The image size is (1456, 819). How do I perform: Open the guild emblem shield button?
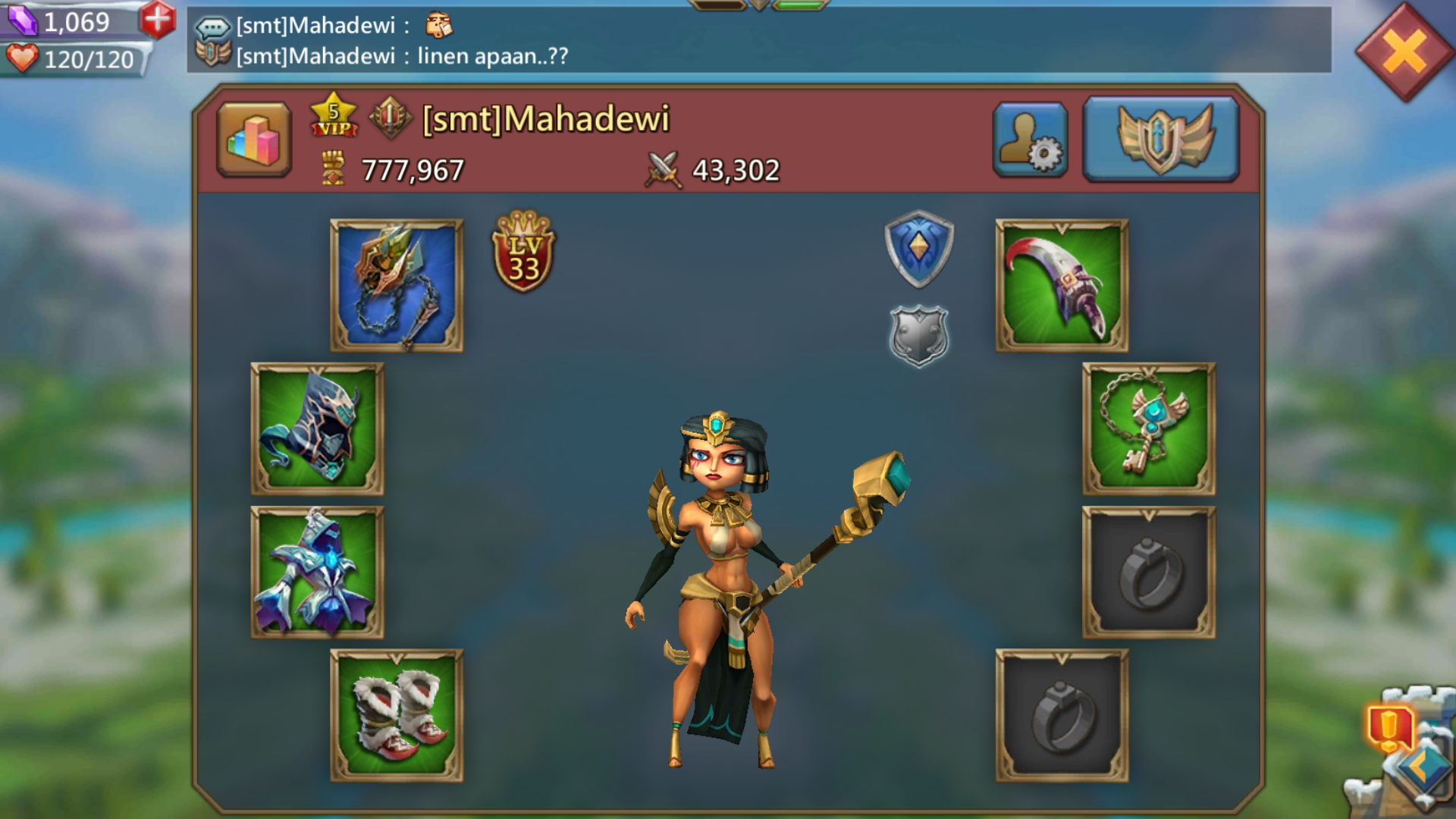1160,138
